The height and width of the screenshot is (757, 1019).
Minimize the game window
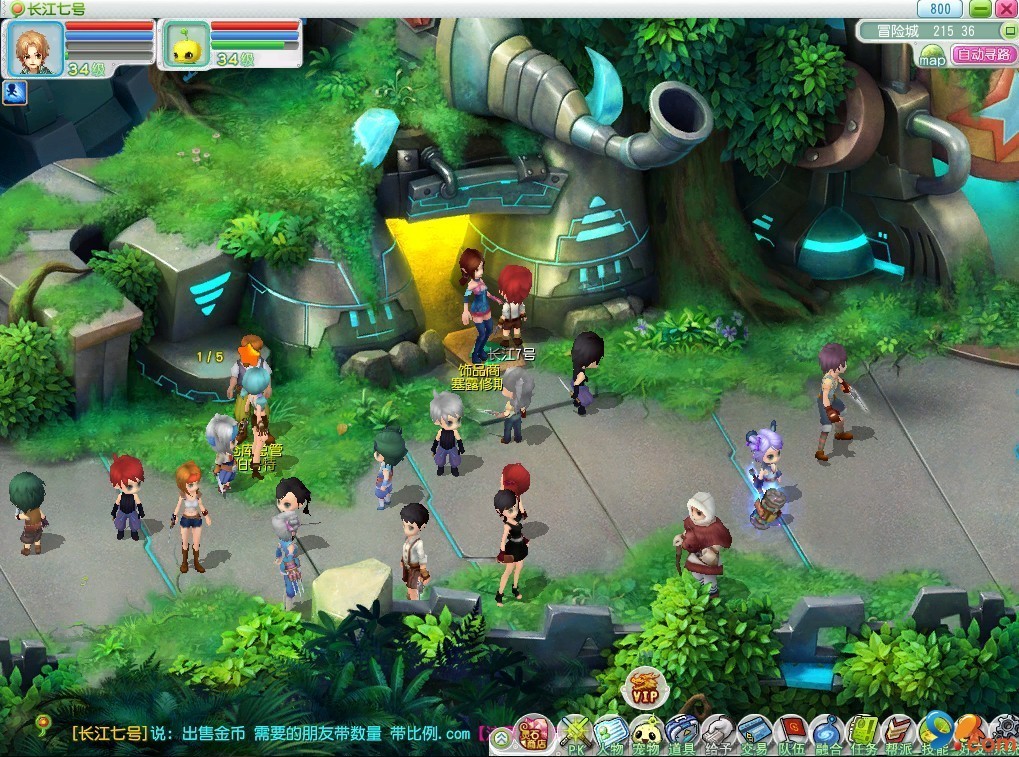pyautogui.click(x=980, y=9)
